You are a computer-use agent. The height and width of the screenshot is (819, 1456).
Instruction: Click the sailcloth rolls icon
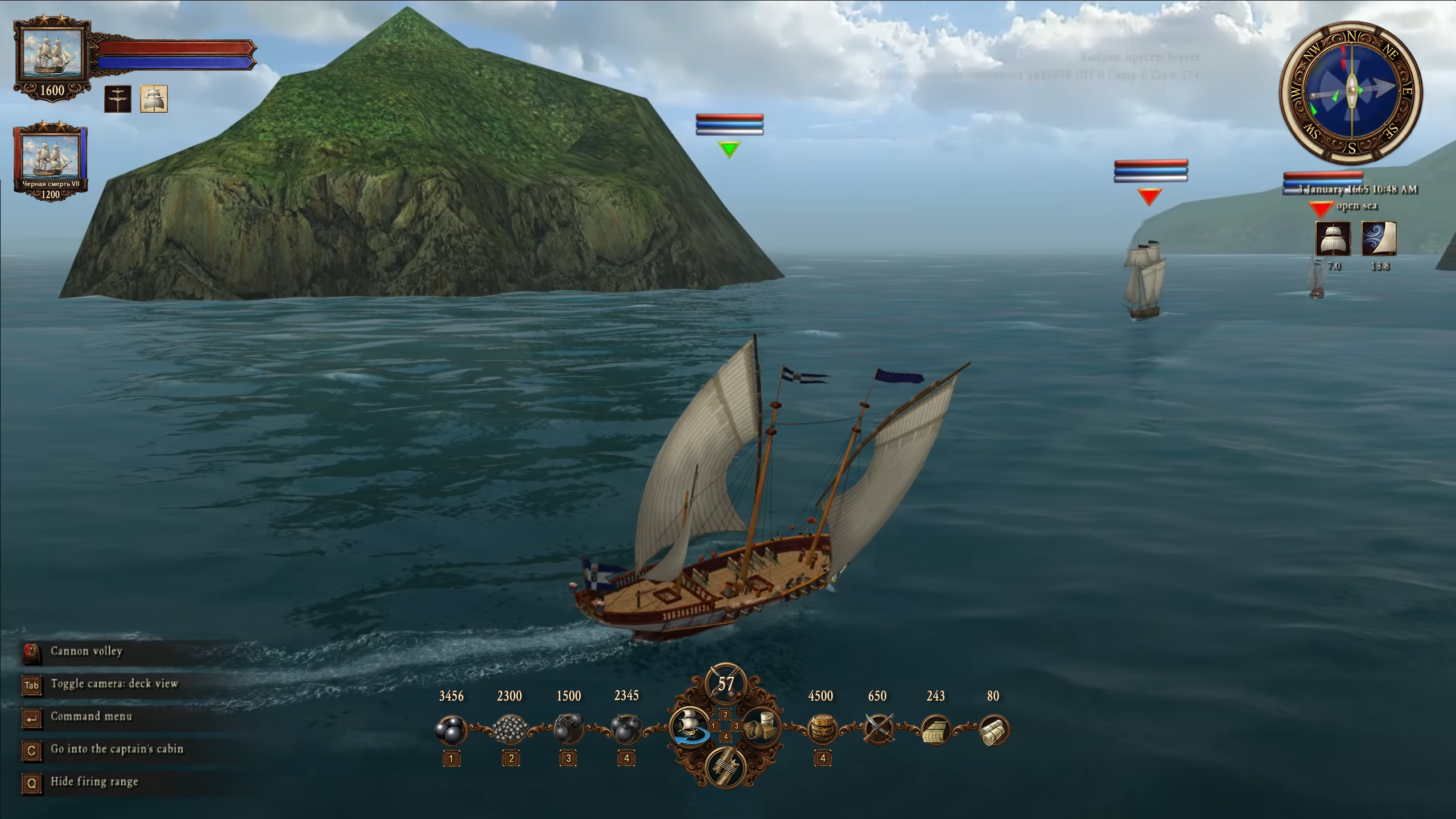point(993,730)
